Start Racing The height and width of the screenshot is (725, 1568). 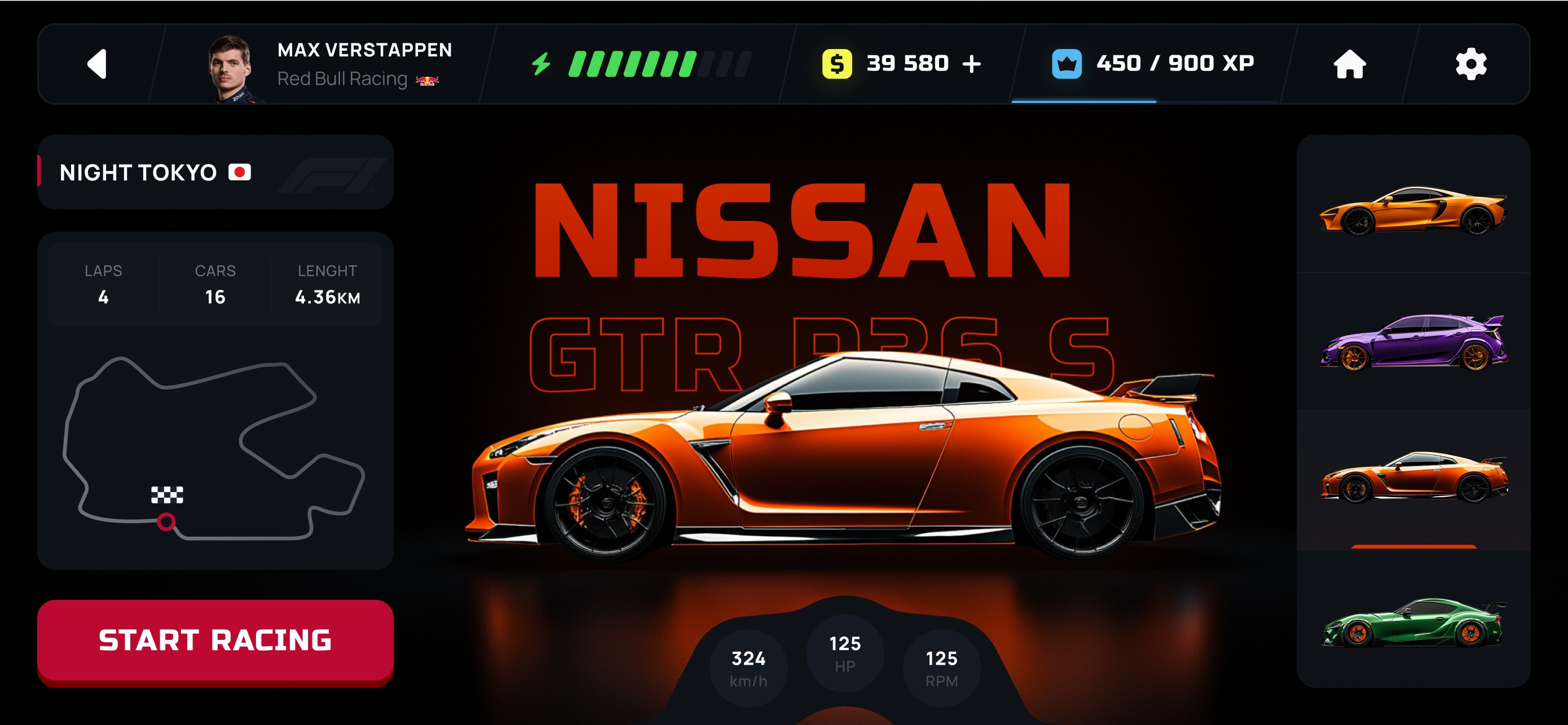coord(215,640)
